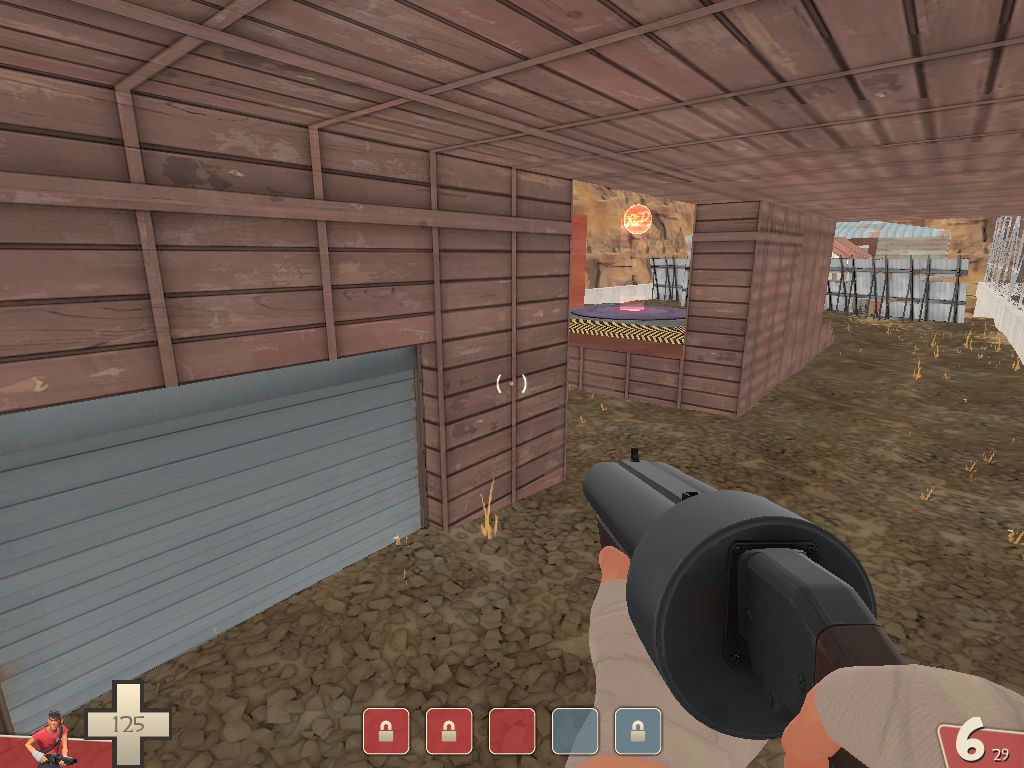Select the unlocked blue control point icon
This screenshot has height=768, width=1024.
[575, 731]
